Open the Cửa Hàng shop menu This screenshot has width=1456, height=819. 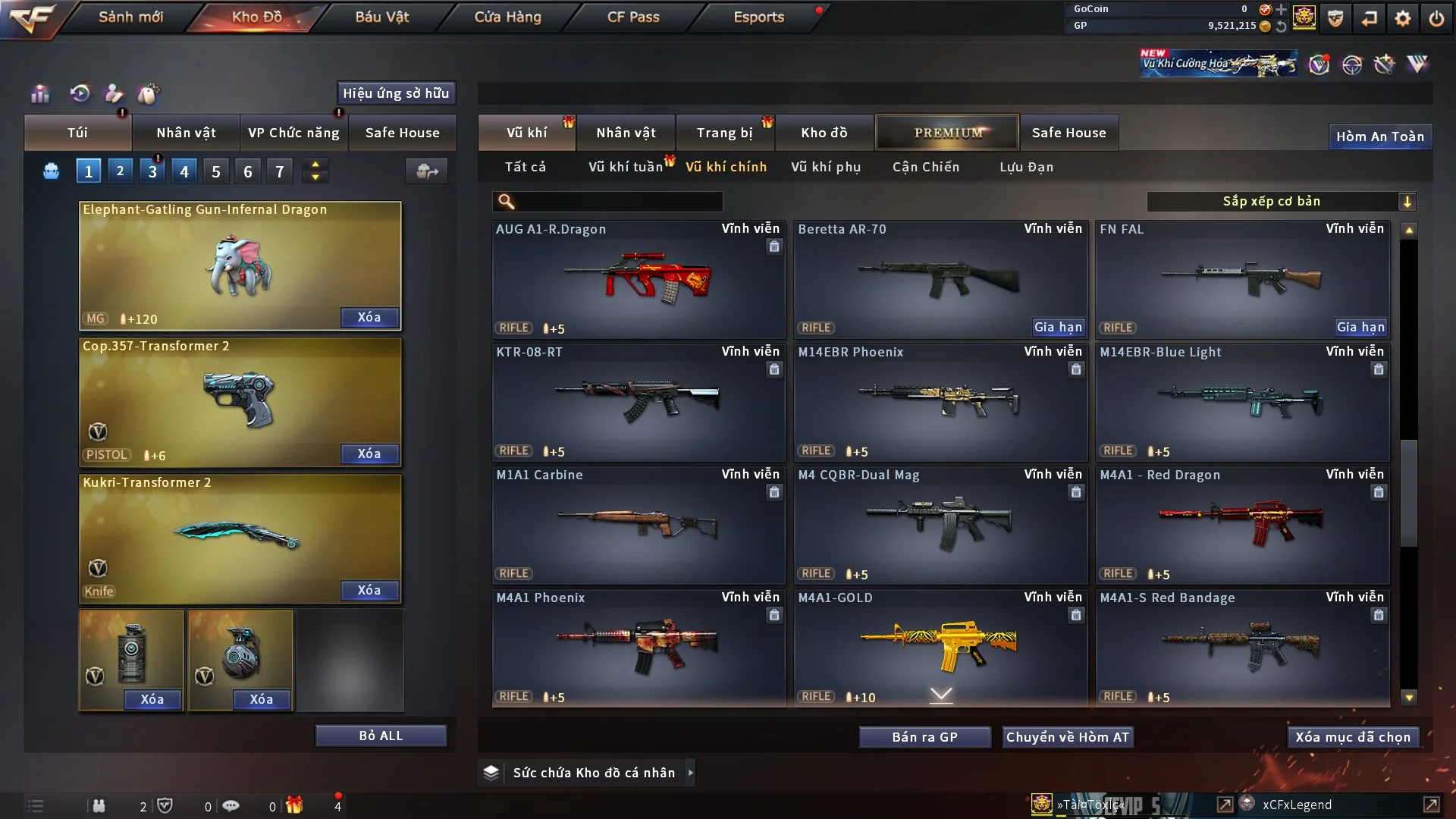tap(507, 17)
